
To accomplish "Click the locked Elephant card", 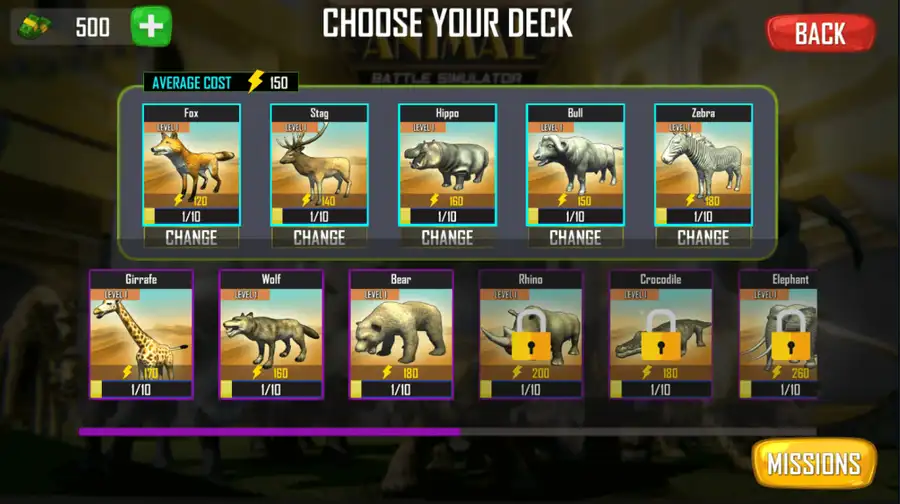I will (779, 334).
